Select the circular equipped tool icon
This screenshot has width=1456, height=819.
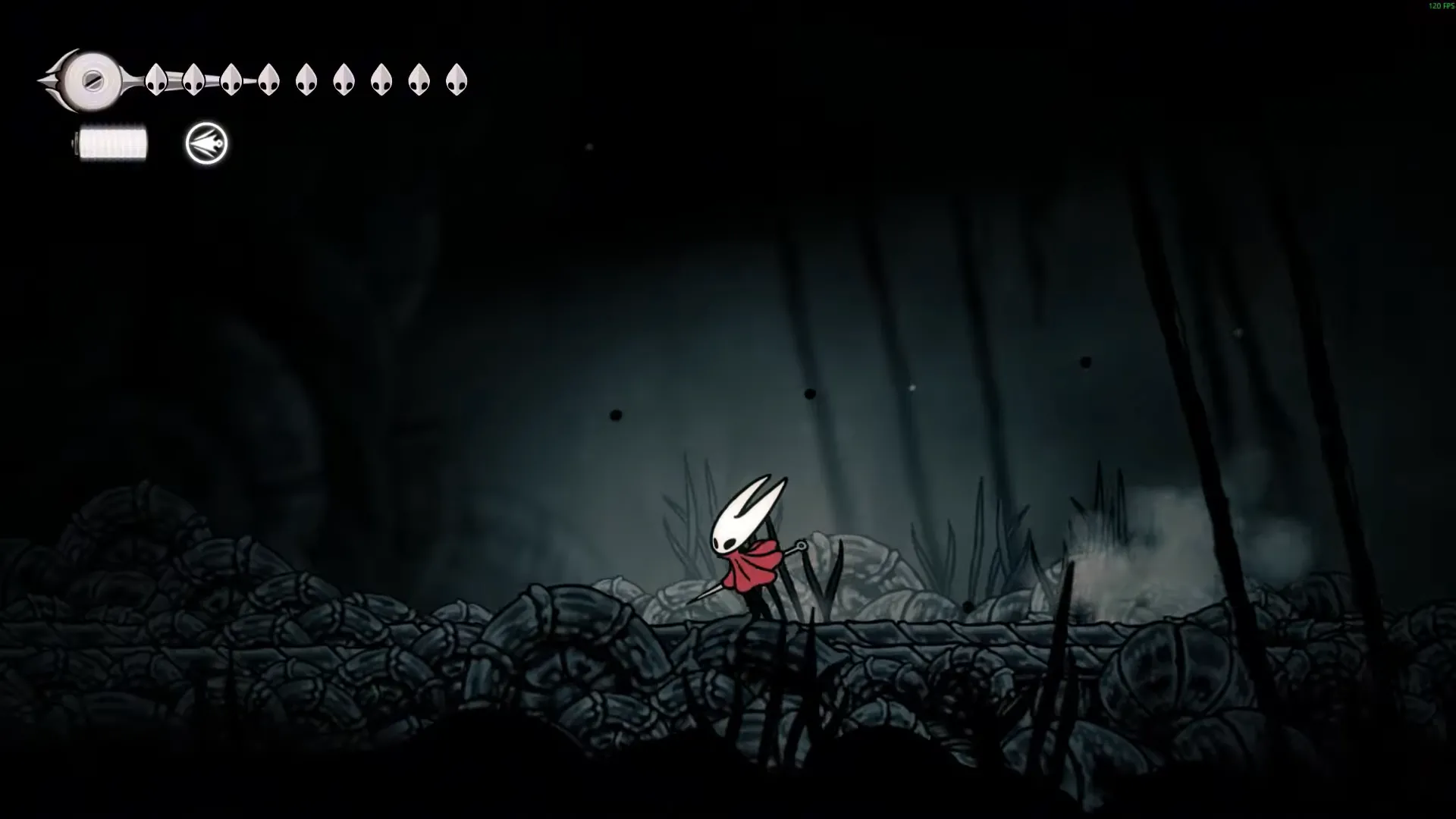[x=206, y=143]
